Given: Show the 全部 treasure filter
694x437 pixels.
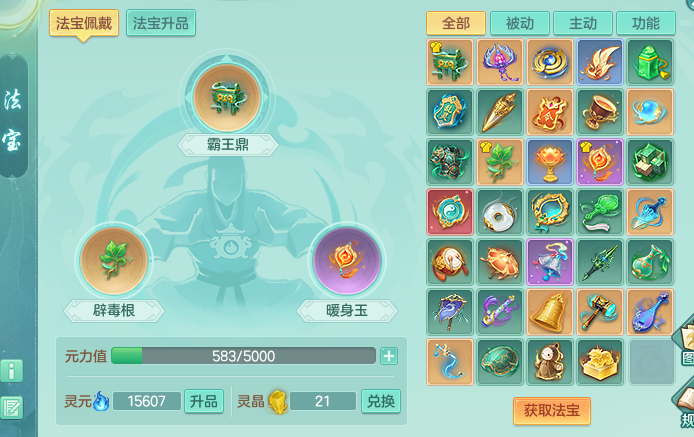Looking at the screenshot, I should (455, 23).
